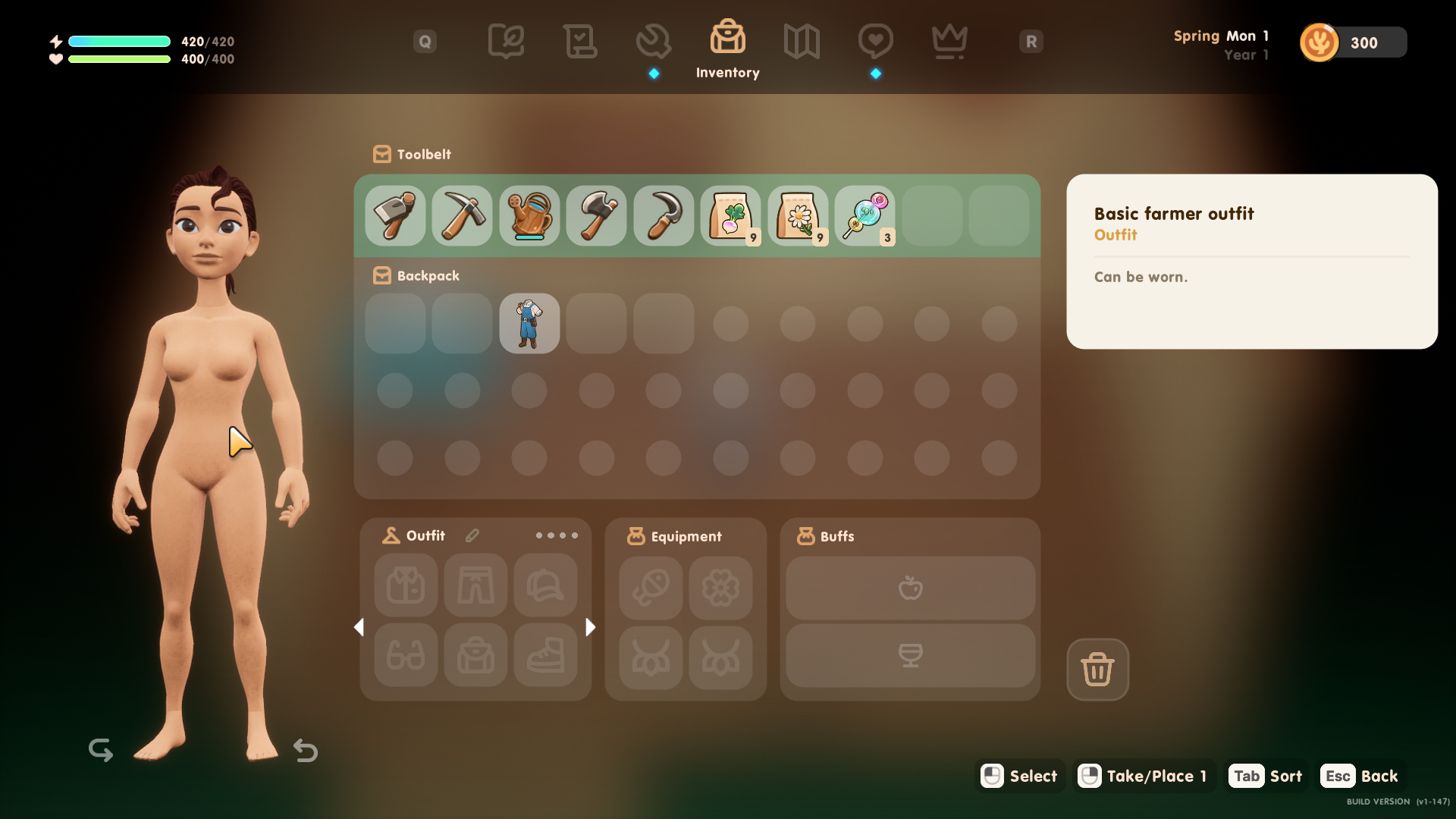
Task: Switch to the map tab
Action: pyautogui.click(x=802, y=41)
